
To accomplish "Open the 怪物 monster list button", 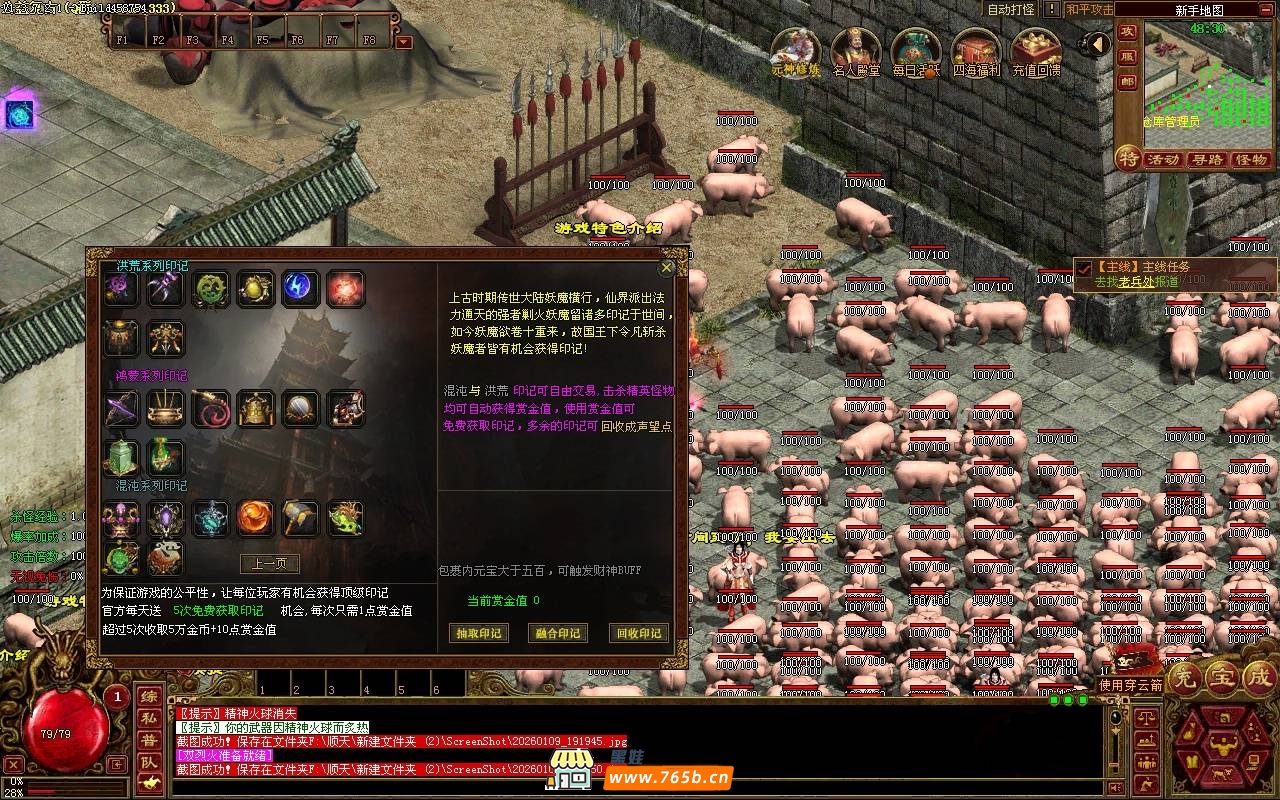I will click(x=1251, y=159).
